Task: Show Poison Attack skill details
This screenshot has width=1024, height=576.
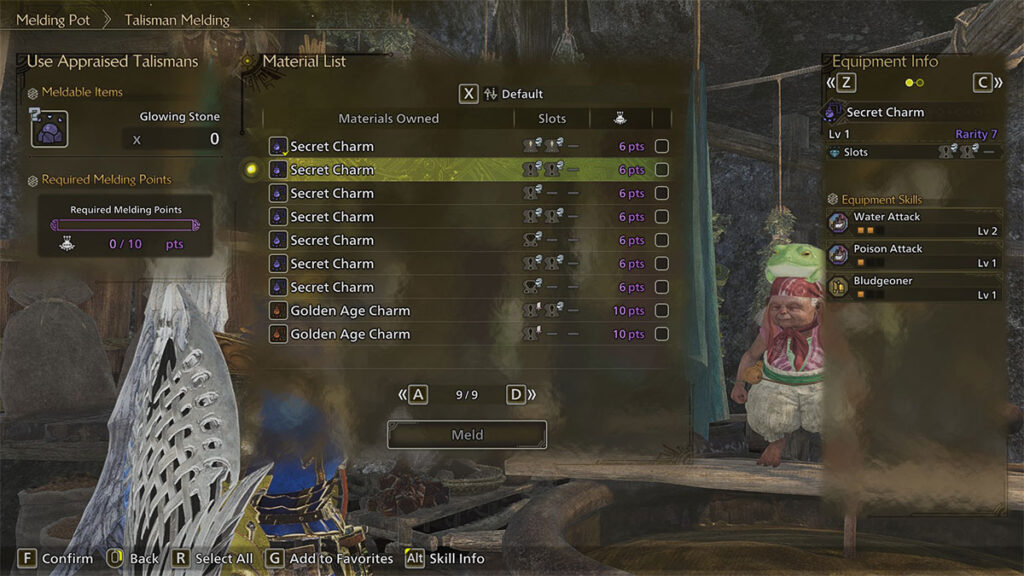Action: 914,255
